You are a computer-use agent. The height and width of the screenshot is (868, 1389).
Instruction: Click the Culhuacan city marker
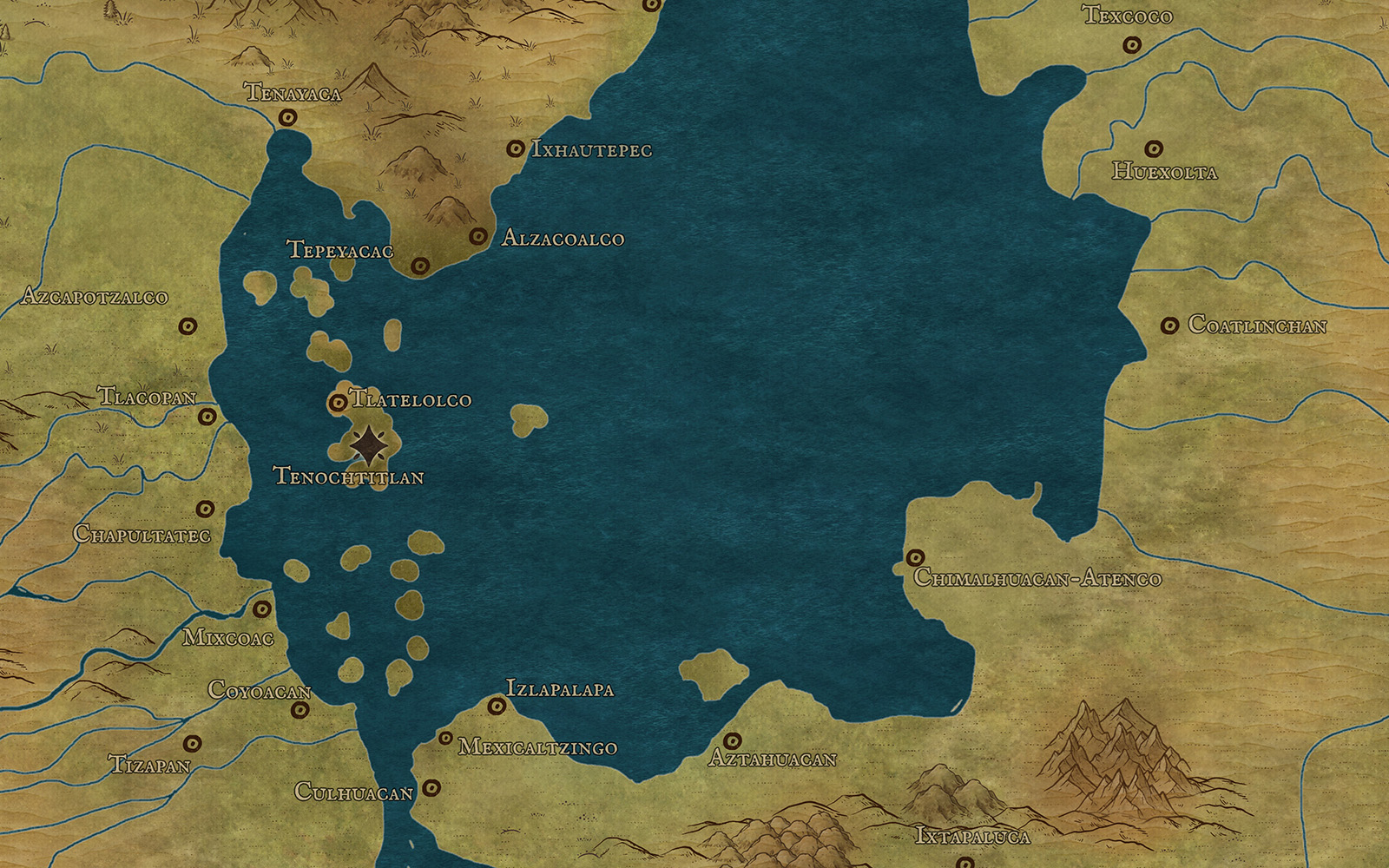431,789
